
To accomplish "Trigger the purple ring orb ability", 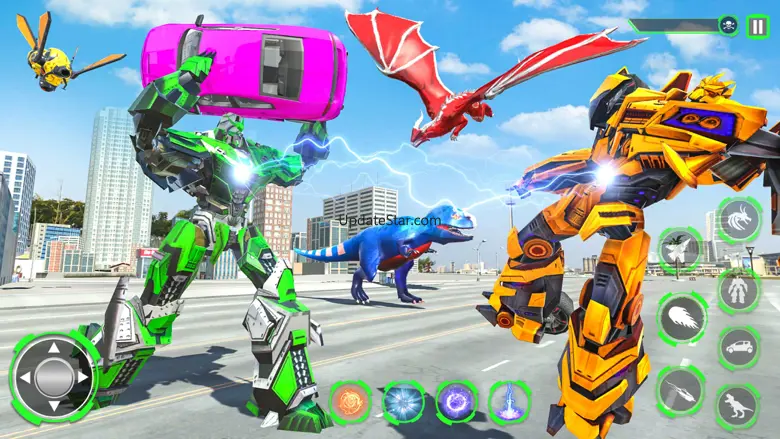I will pos(456,402).
